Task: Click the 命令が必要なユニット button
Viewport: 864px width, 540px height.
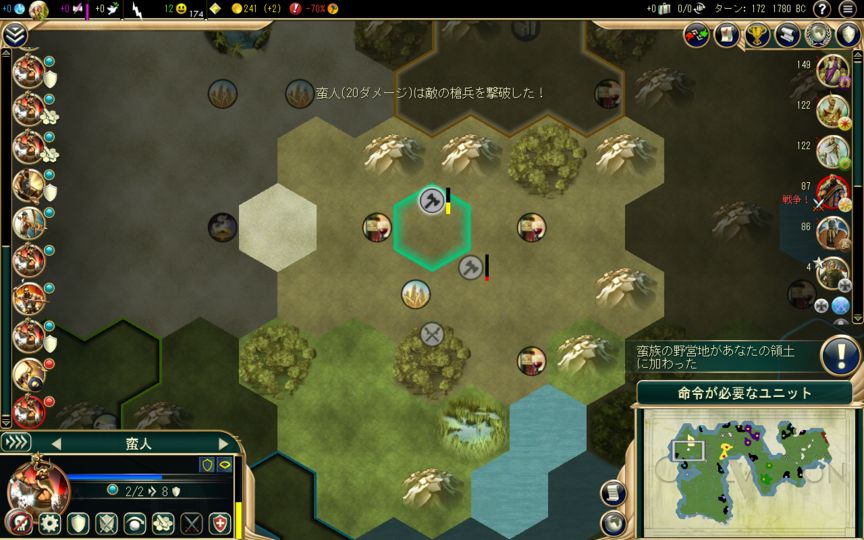Action: click(x=744, y=392)
